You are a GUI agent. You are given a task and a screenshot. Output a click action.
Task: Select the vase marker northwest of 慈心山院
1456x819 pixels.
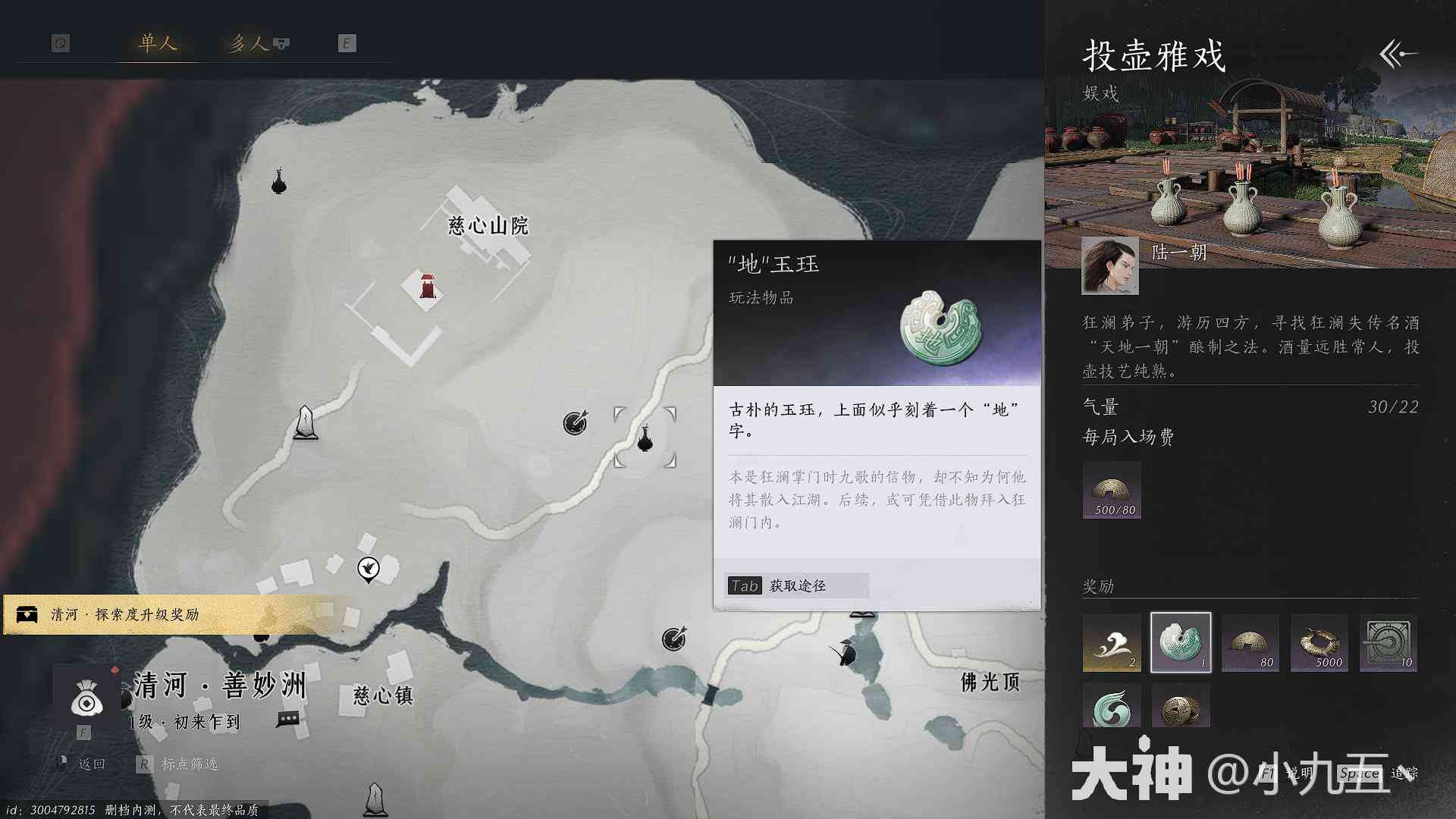279,181
